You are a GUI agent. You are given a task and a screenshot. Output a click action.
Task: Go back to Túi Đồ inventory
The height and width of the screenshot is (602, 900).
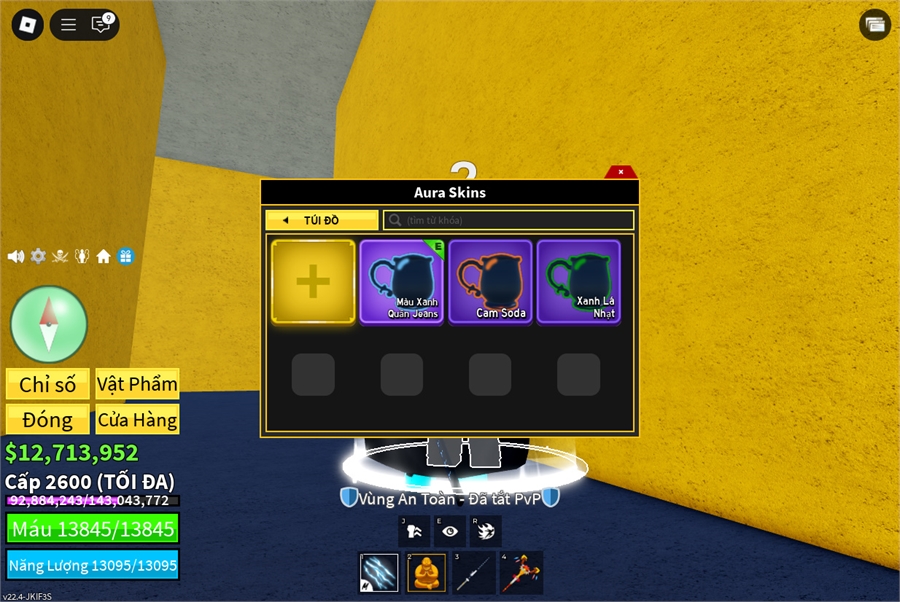click(x=321, y=220)
